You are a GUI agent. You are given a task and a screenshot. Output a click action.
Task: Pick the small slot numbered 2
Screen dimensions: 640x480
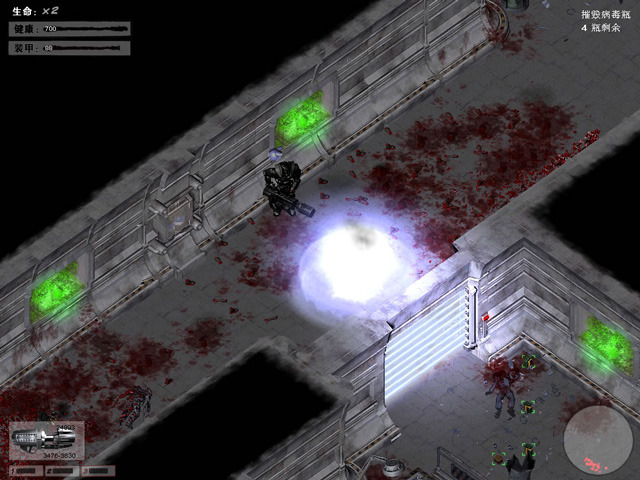click(x=62, y=470)
